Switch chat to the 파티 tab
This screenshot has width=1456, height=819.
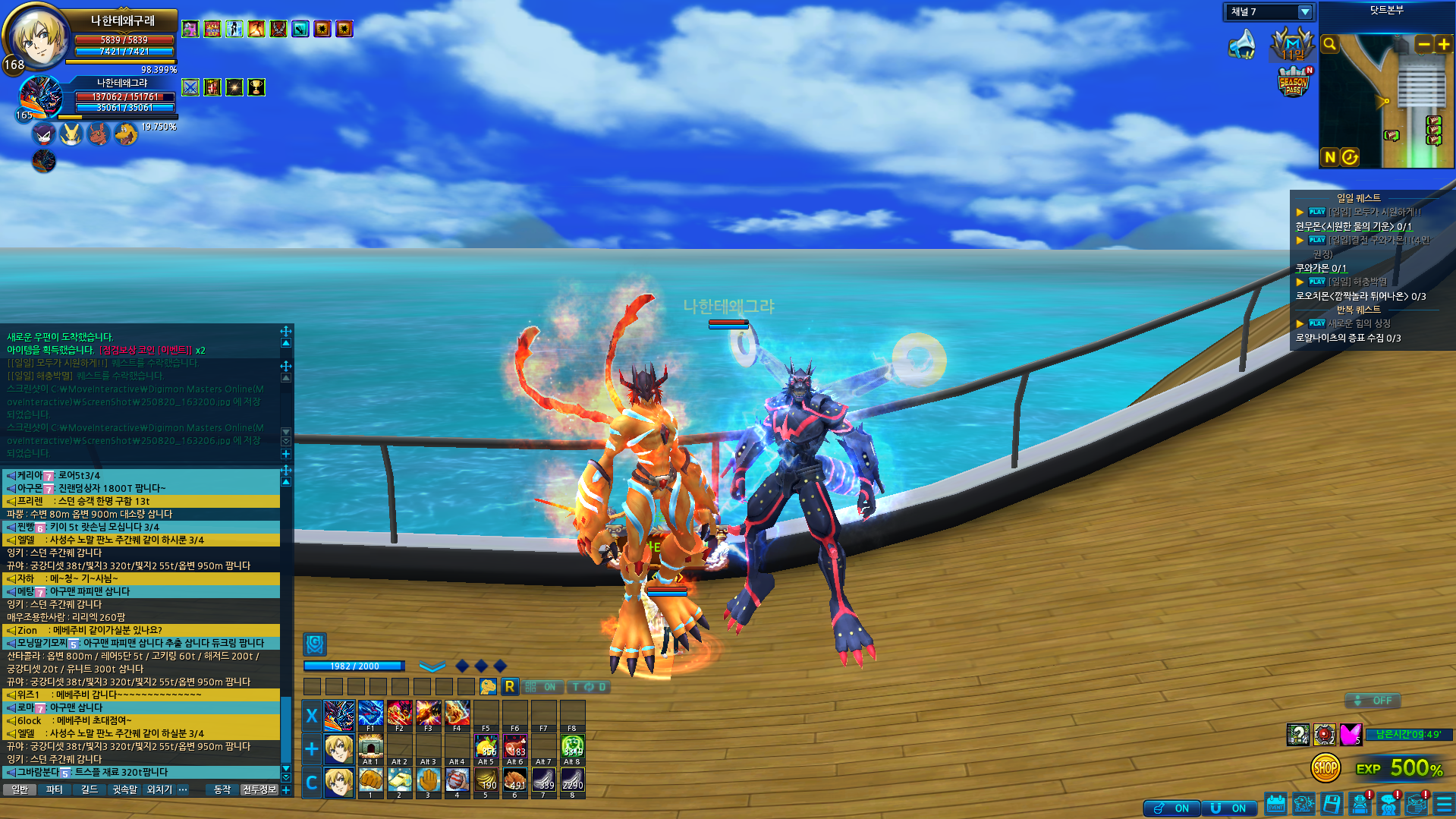(55, 790)
